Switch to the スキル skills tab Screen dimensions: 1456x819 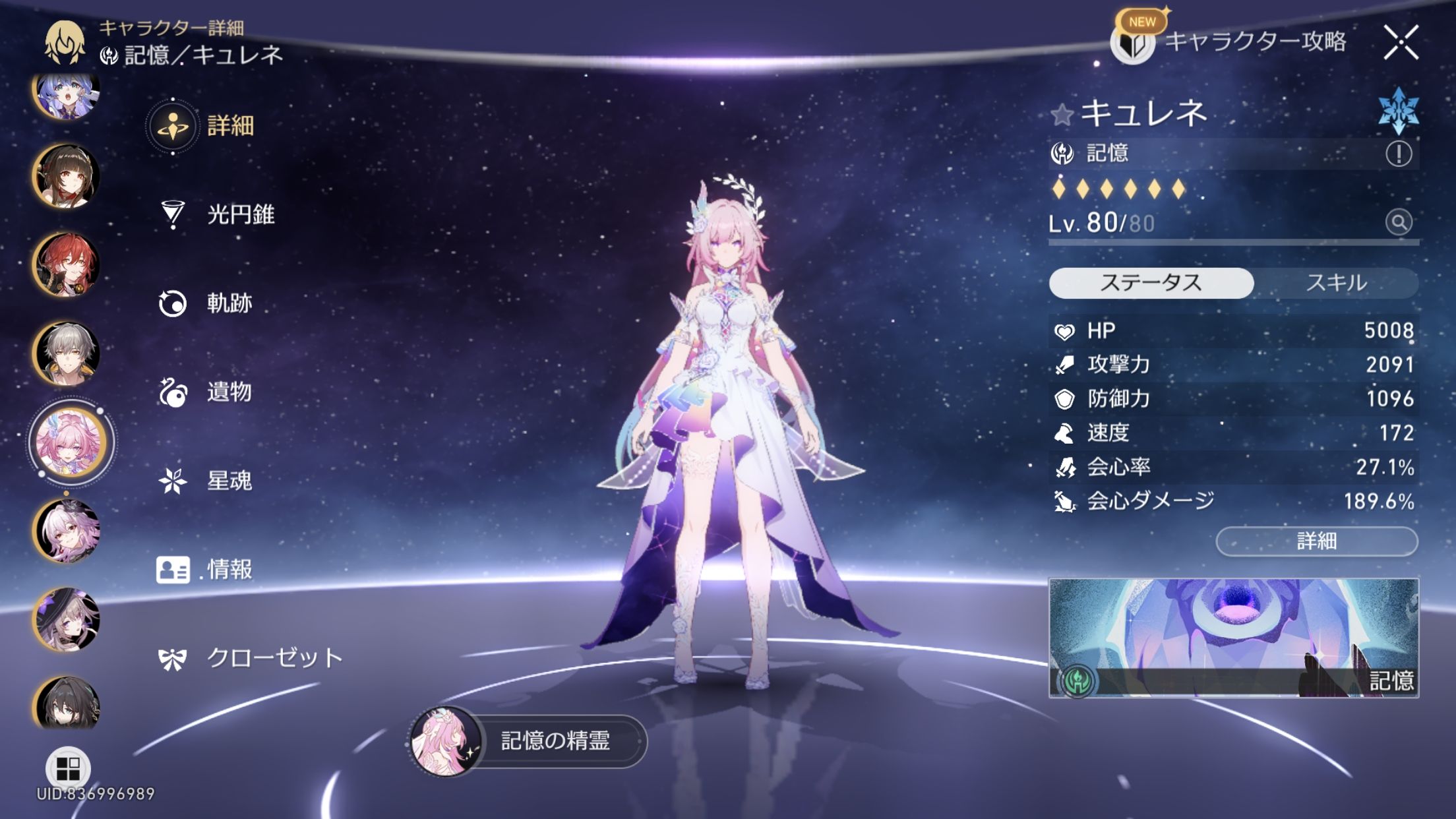1336,283
